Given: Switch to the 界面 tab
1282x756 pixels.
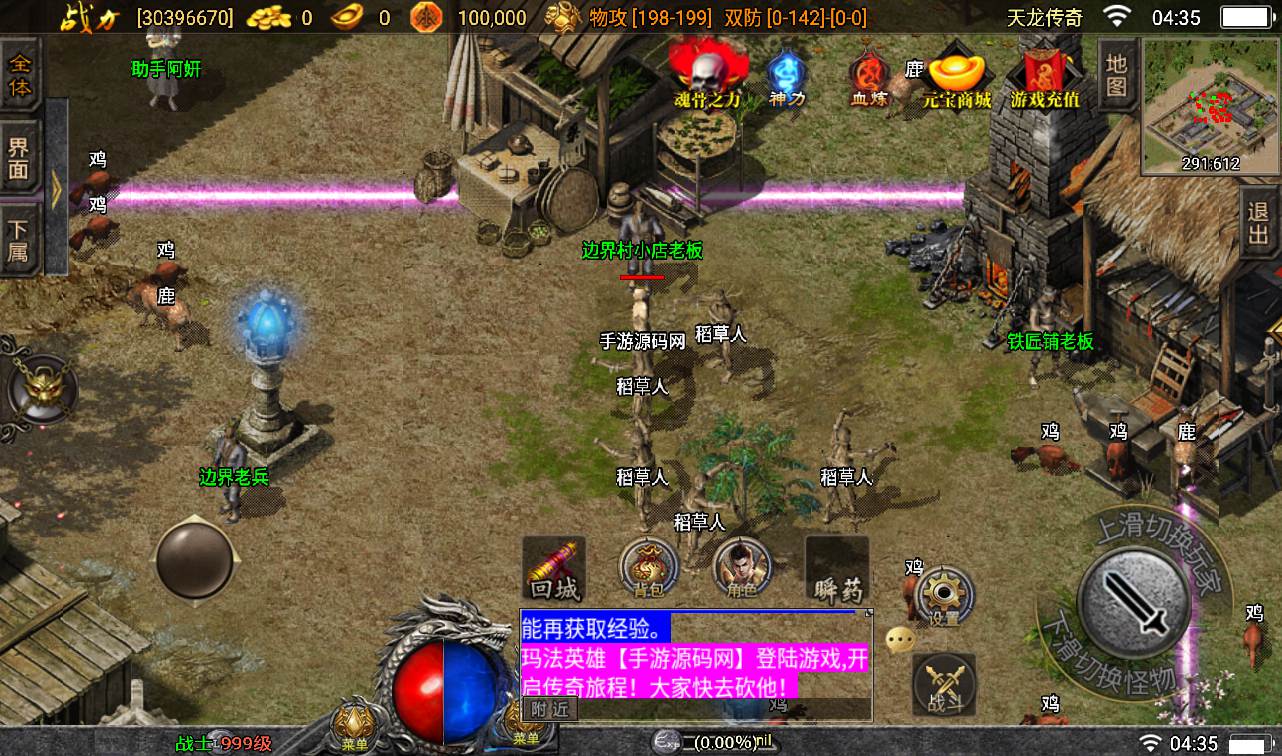Looking at the screenshot, I should [x=20, y=158].
